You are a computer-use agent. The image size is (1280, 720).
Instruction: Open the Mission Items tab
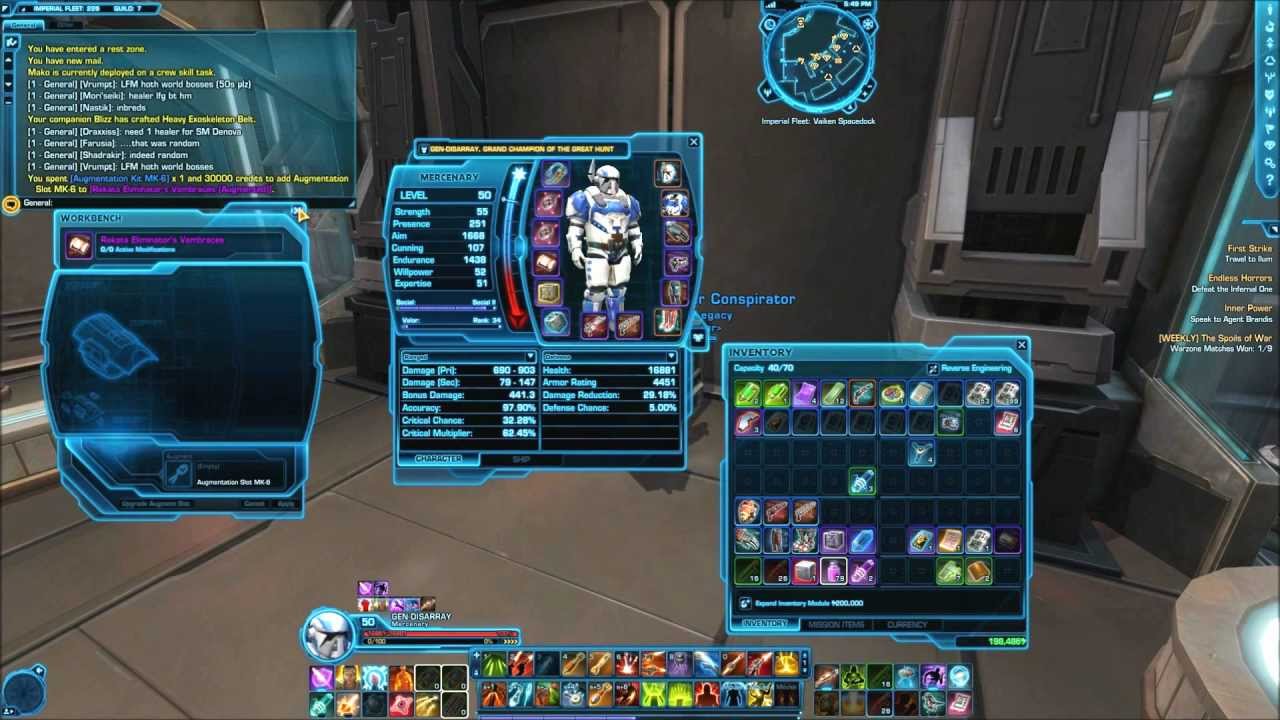coord(836,624)
